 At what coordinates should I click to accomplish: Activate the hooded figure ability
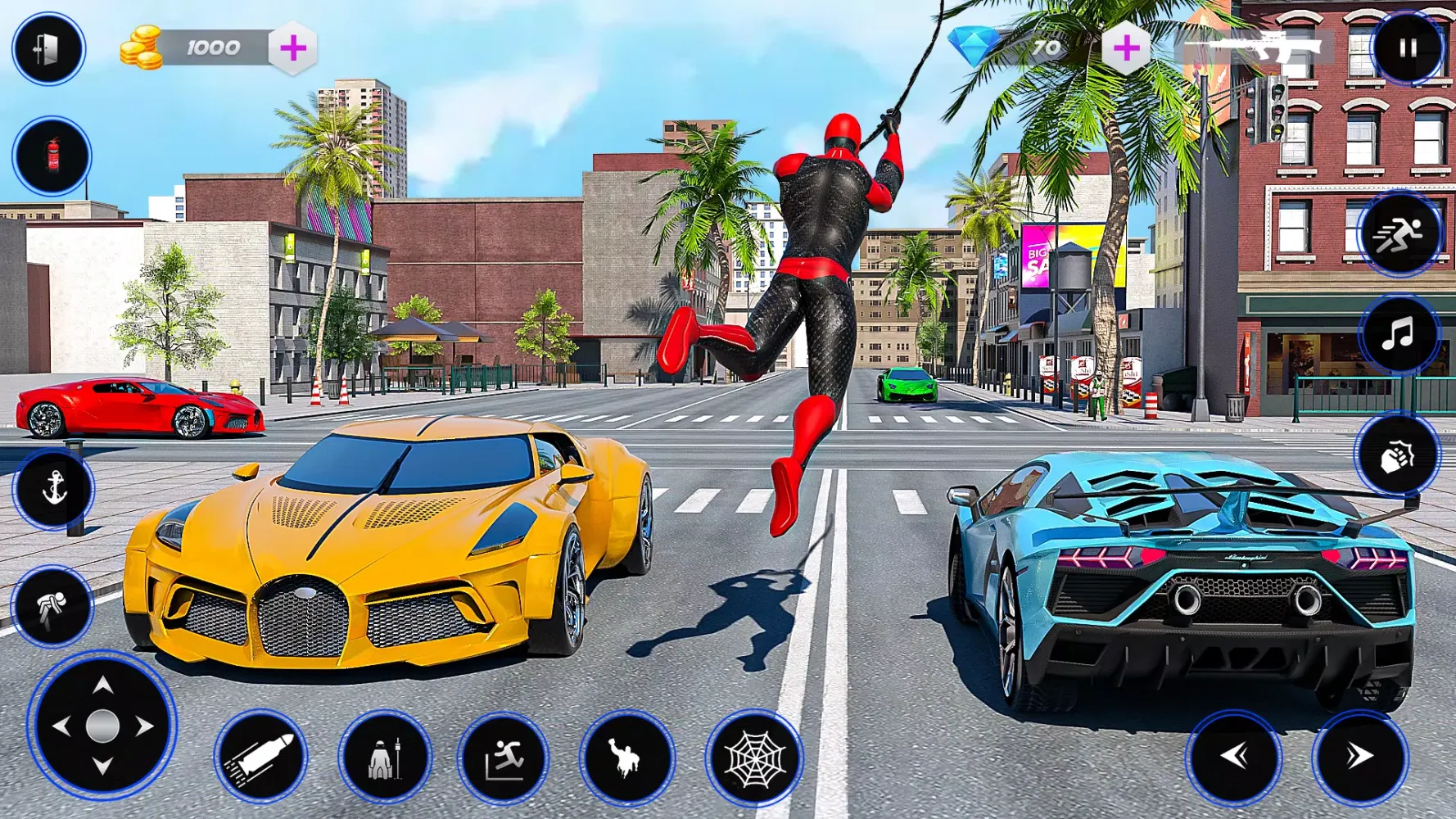click(384, 758)
